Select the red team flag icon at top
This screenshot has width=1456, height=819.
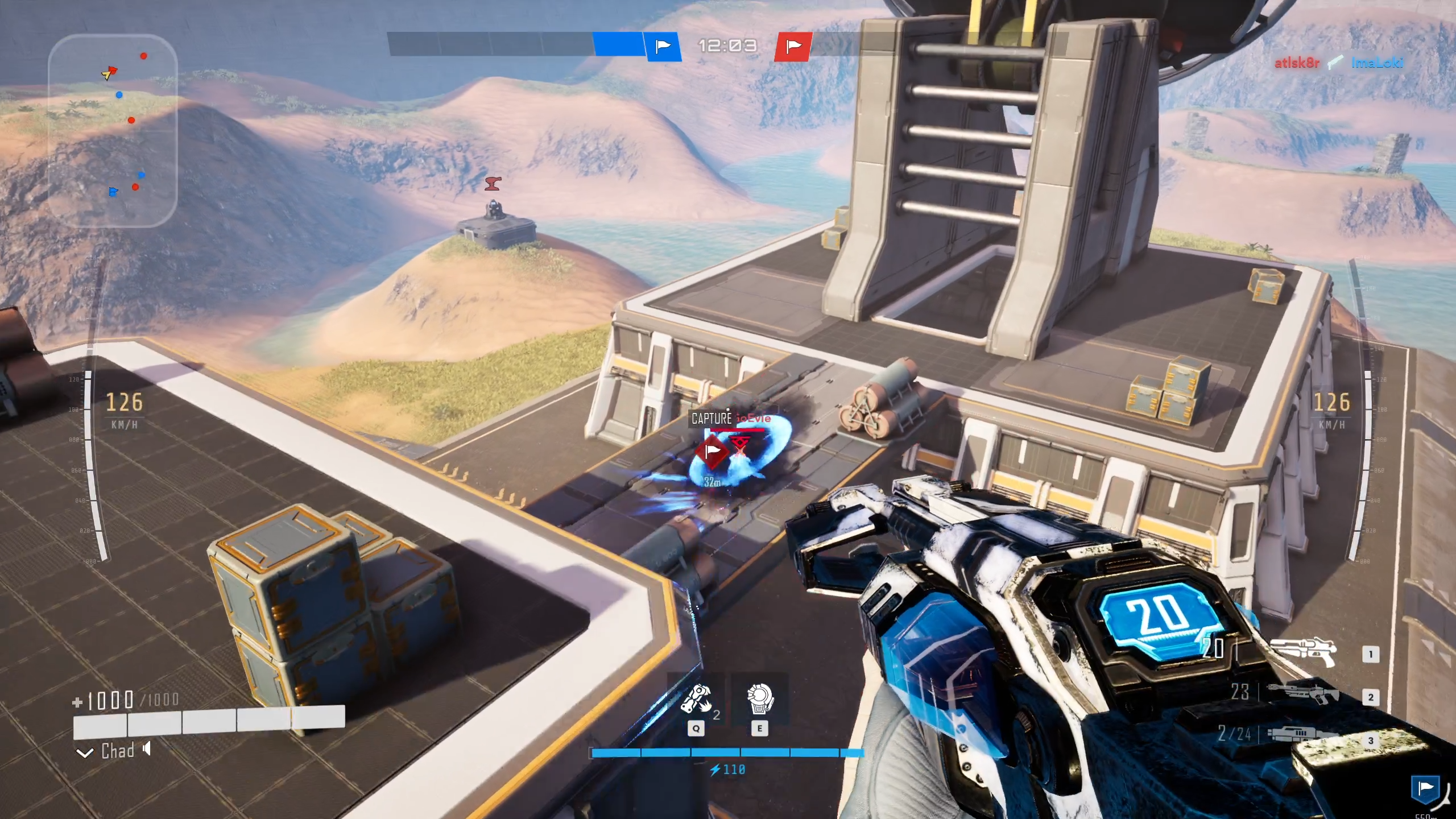(x=792, y=46)
